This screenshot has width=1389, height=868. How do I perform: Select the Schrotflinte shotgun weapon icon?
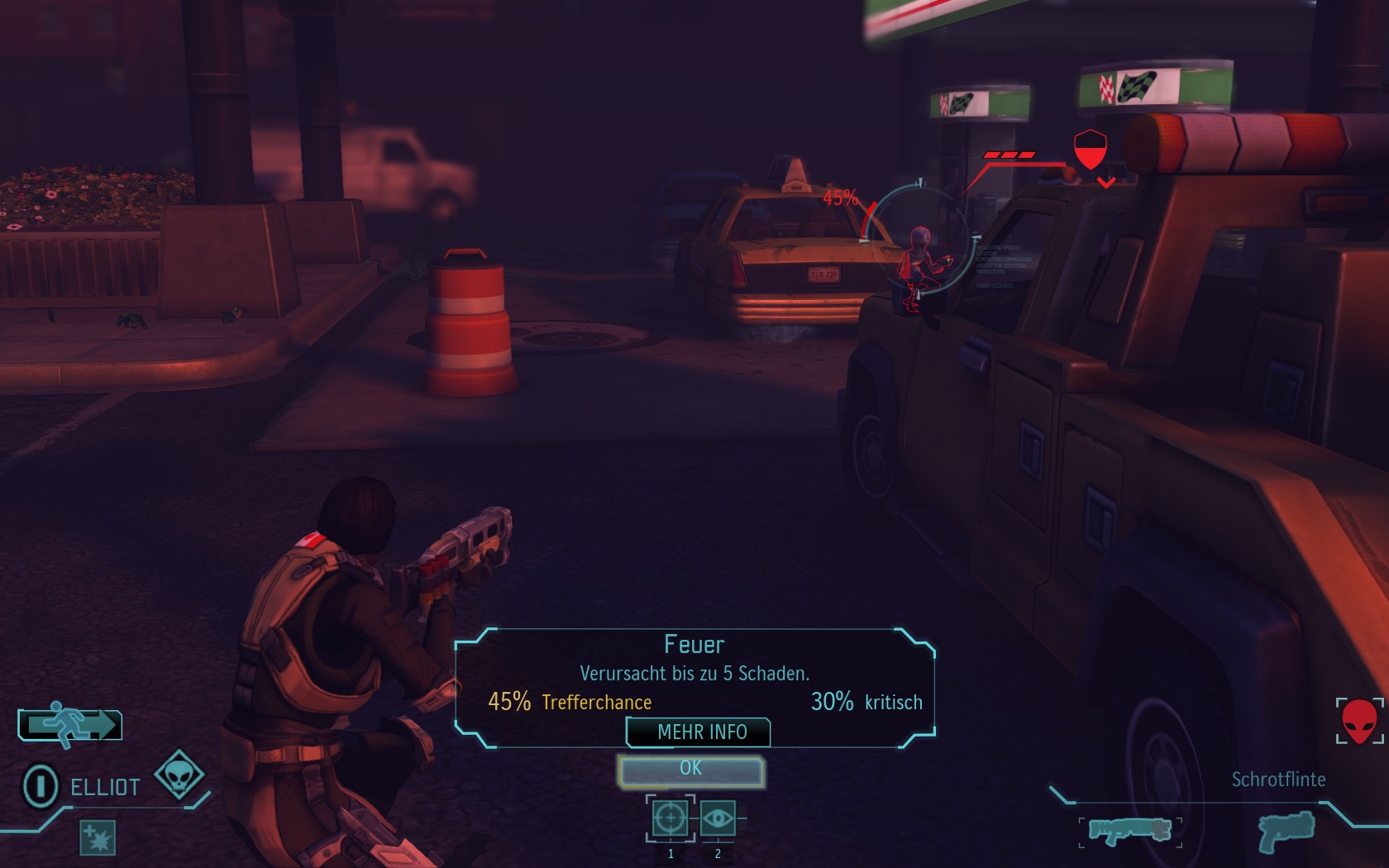coord(1129,829)
